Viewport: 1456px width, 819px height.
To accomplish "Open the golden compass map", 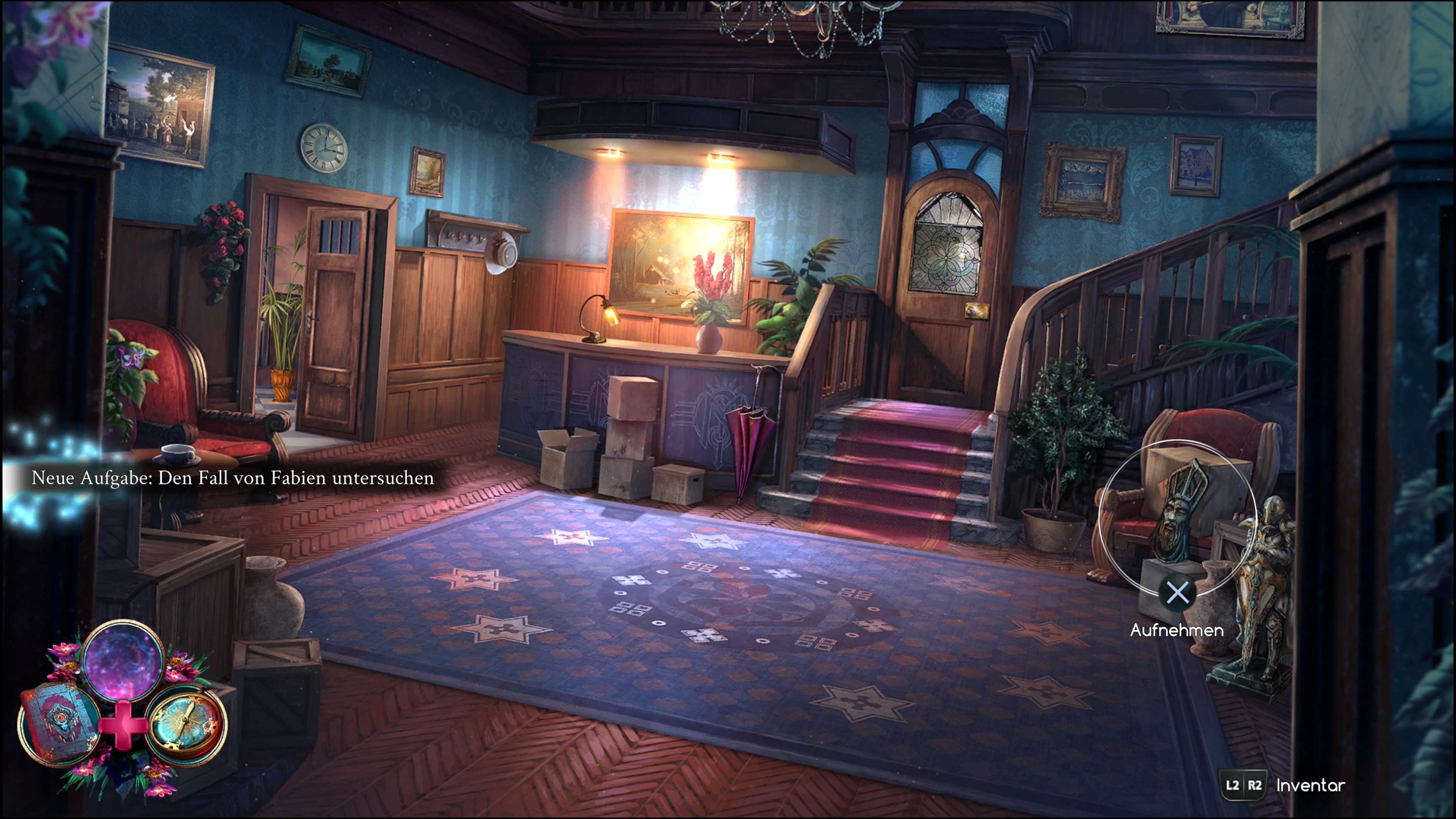I will [x=186, y=724].
